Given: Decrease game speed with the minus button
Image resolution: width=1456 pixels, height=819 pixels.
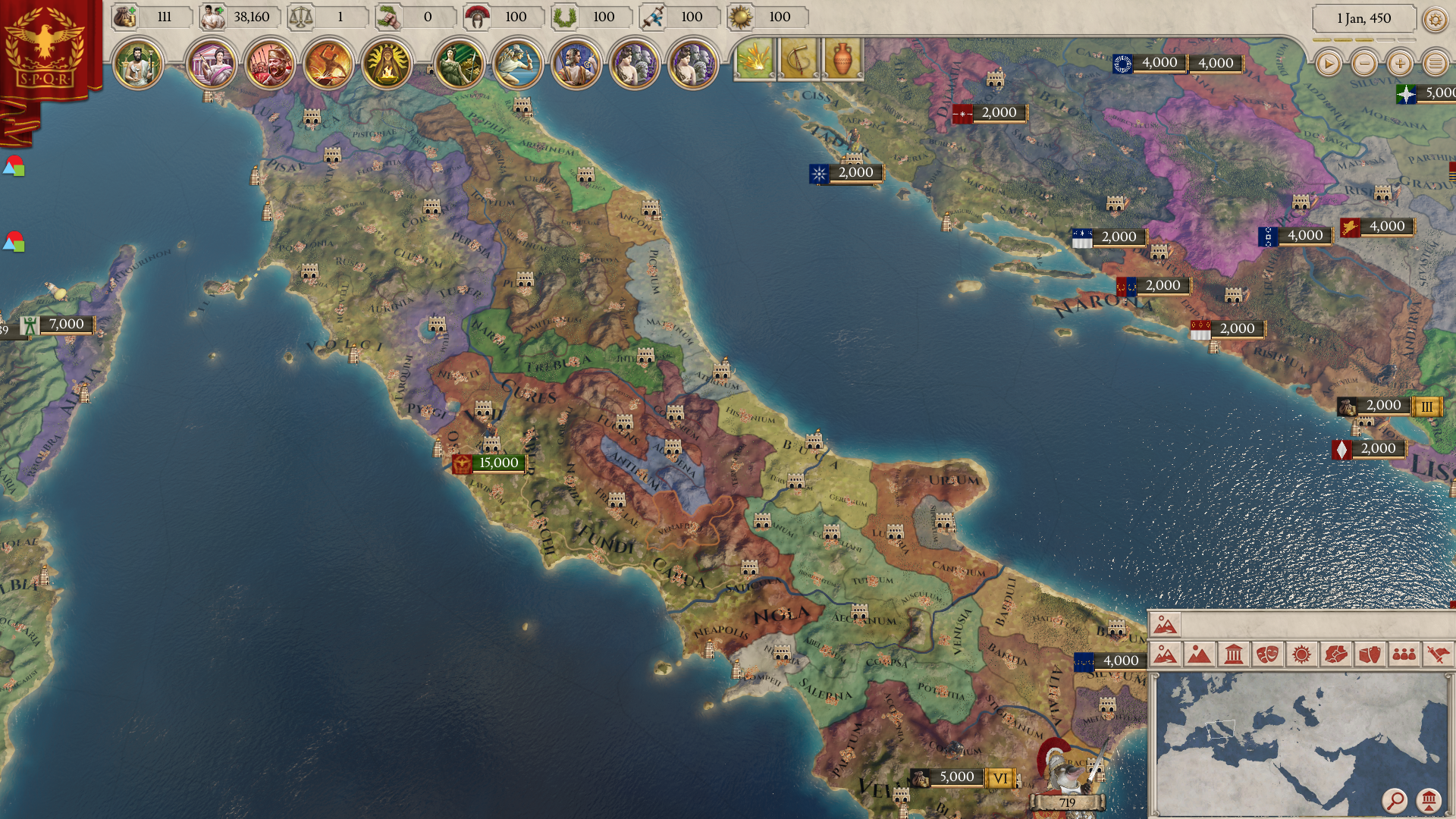Looking at the screenshot, I should [1364, 64].
